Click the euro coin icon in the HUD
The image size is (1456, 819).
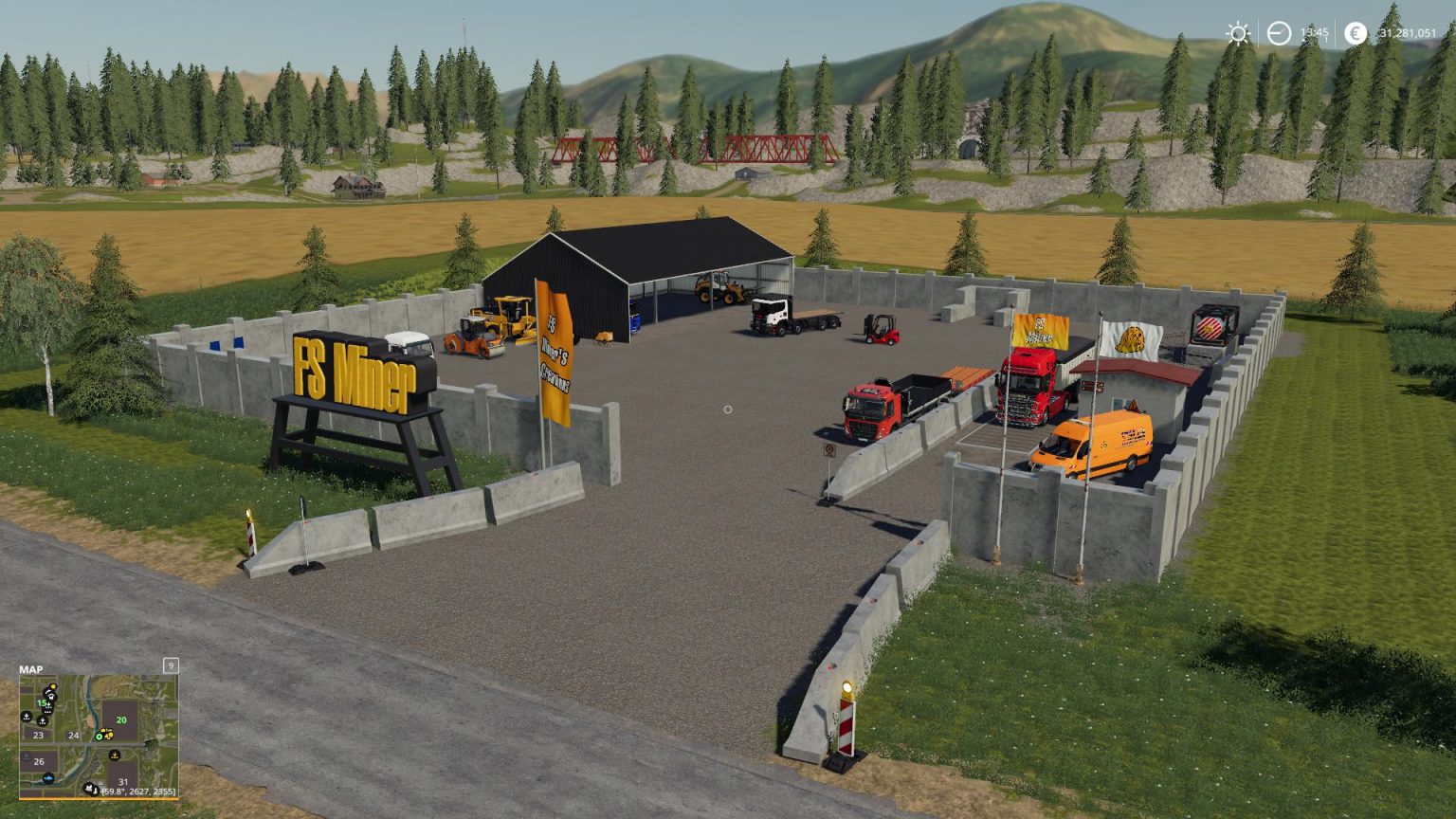(1356, 34)
